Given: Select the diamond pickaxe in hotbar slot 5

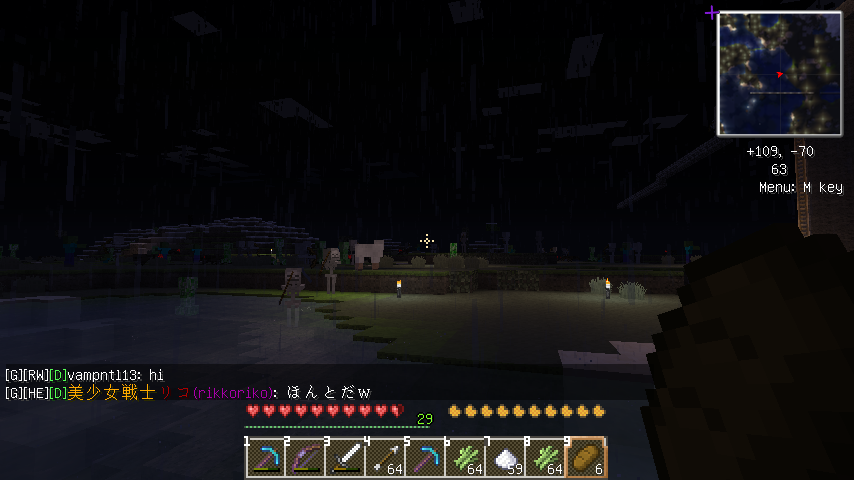Looking at the screenshot, I should pos(425,458).
